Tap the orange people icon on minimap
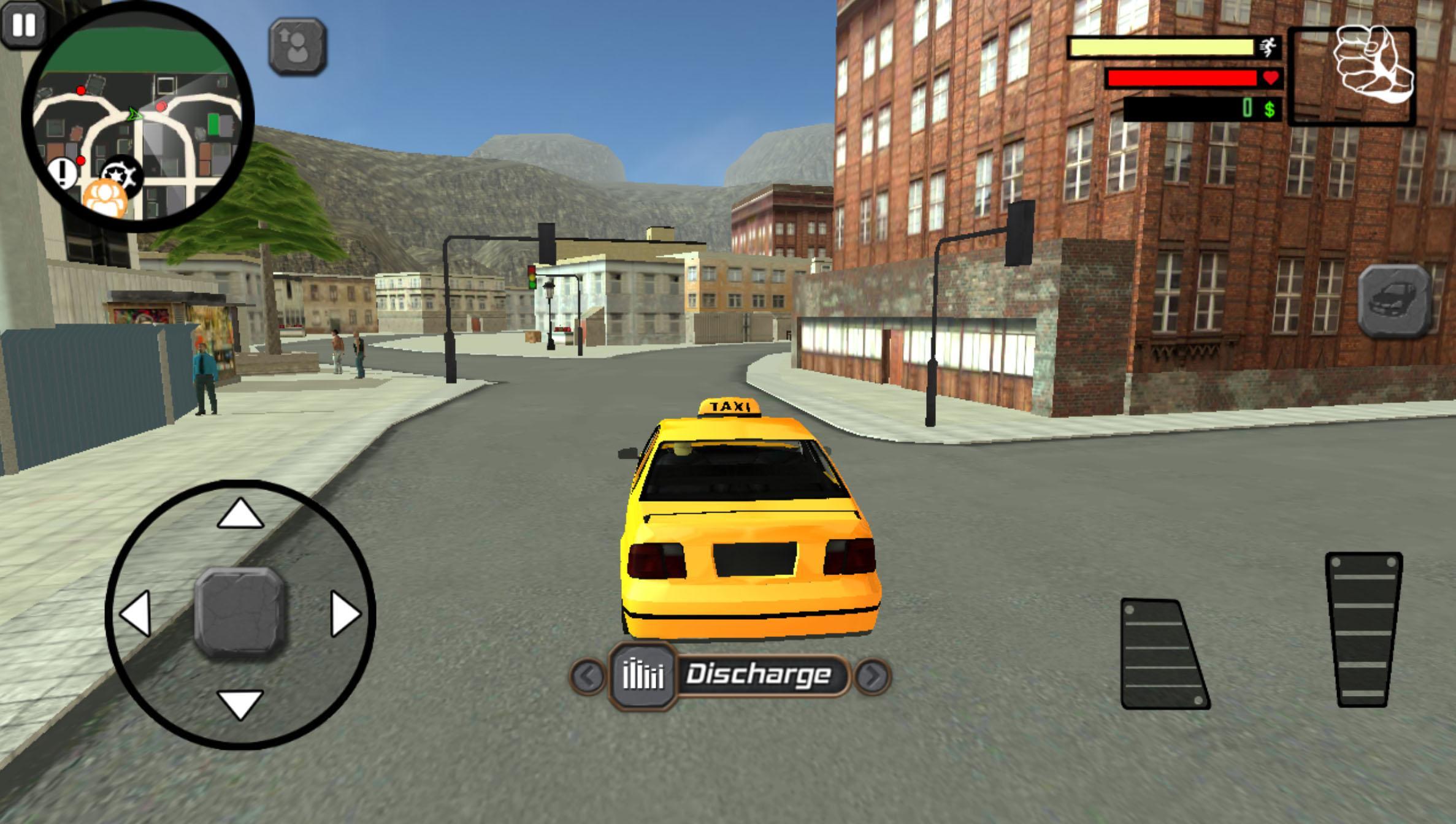Screen dimensions: 1456x824 [105, 199]
